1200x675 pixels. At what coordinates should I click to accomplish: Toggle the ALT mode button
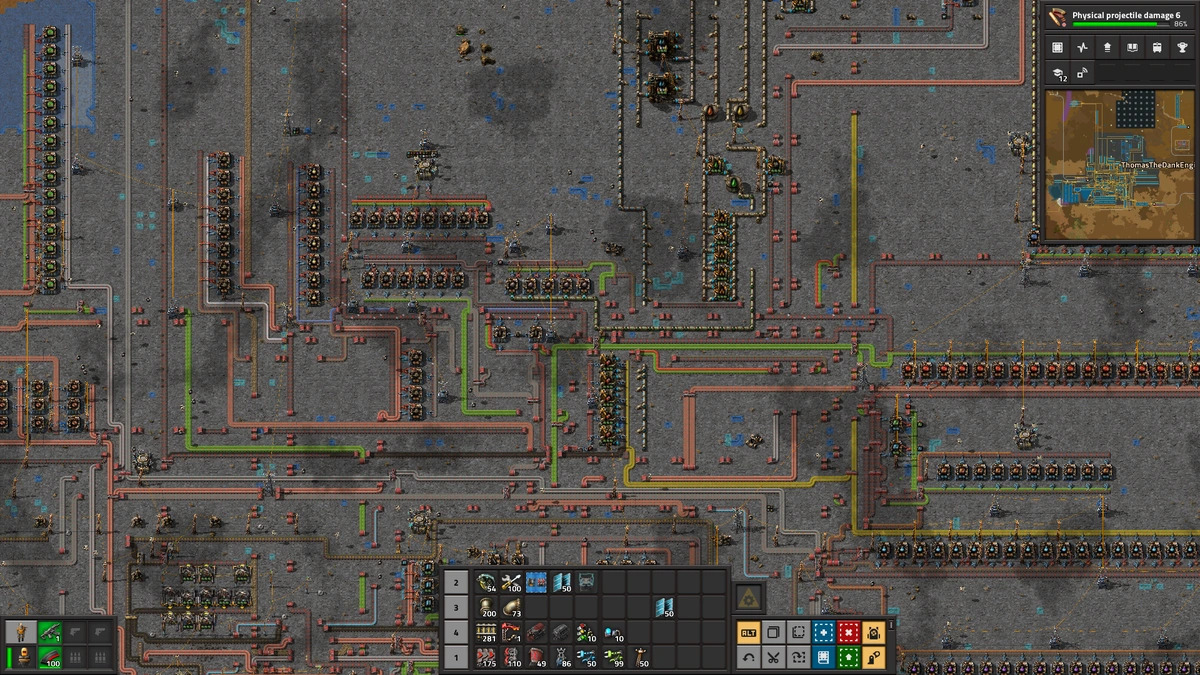coord(748,632)
